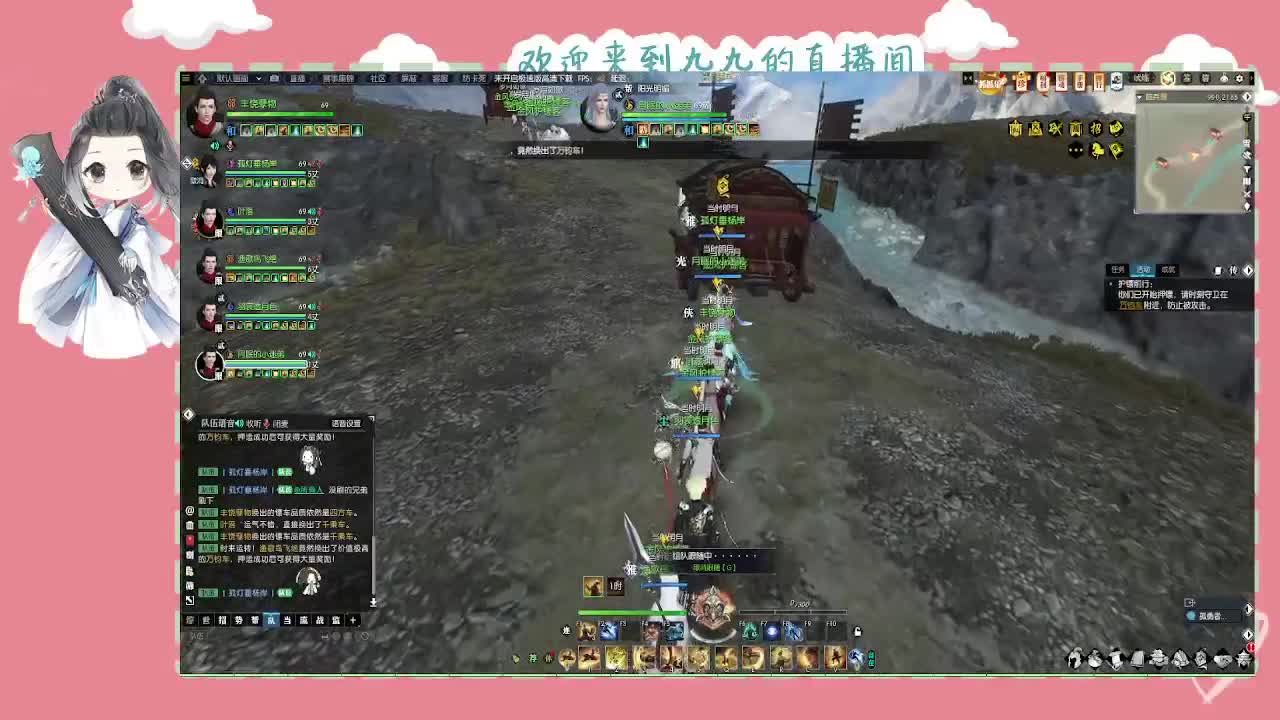Click the 试炼 (Trial) icon in top bar
The image size is (1280, 720).
tap(1141, 80)
